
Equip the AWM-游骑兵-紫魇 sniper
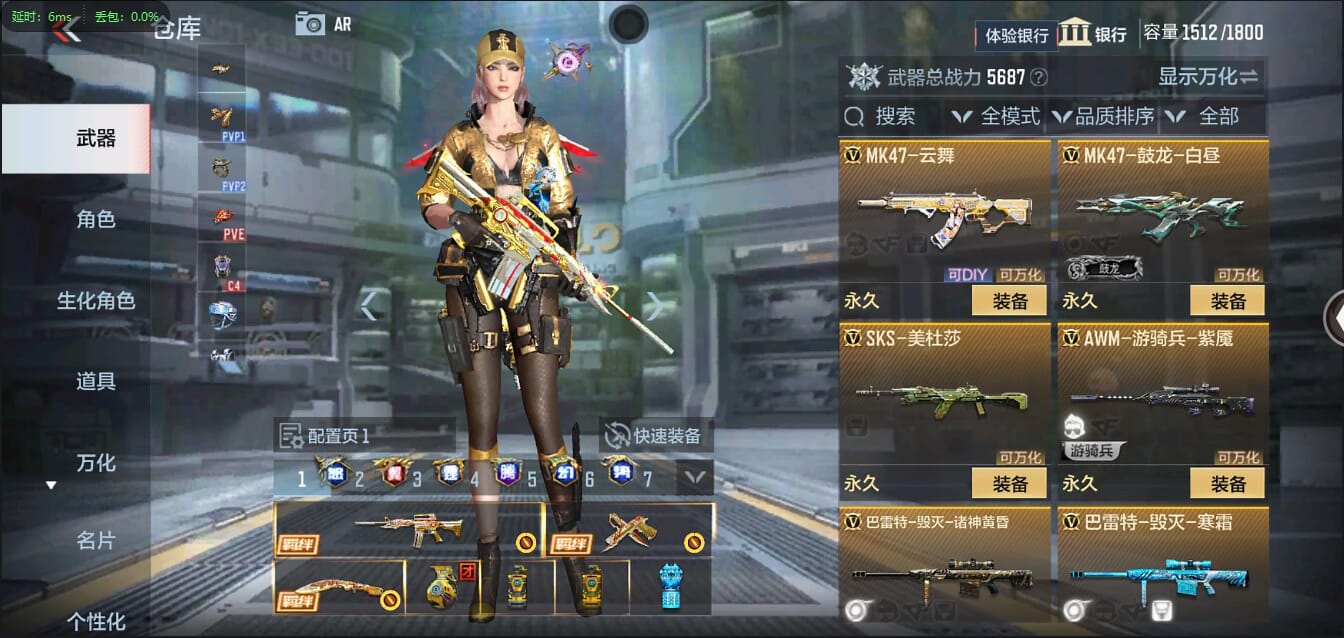point(1227,484)
